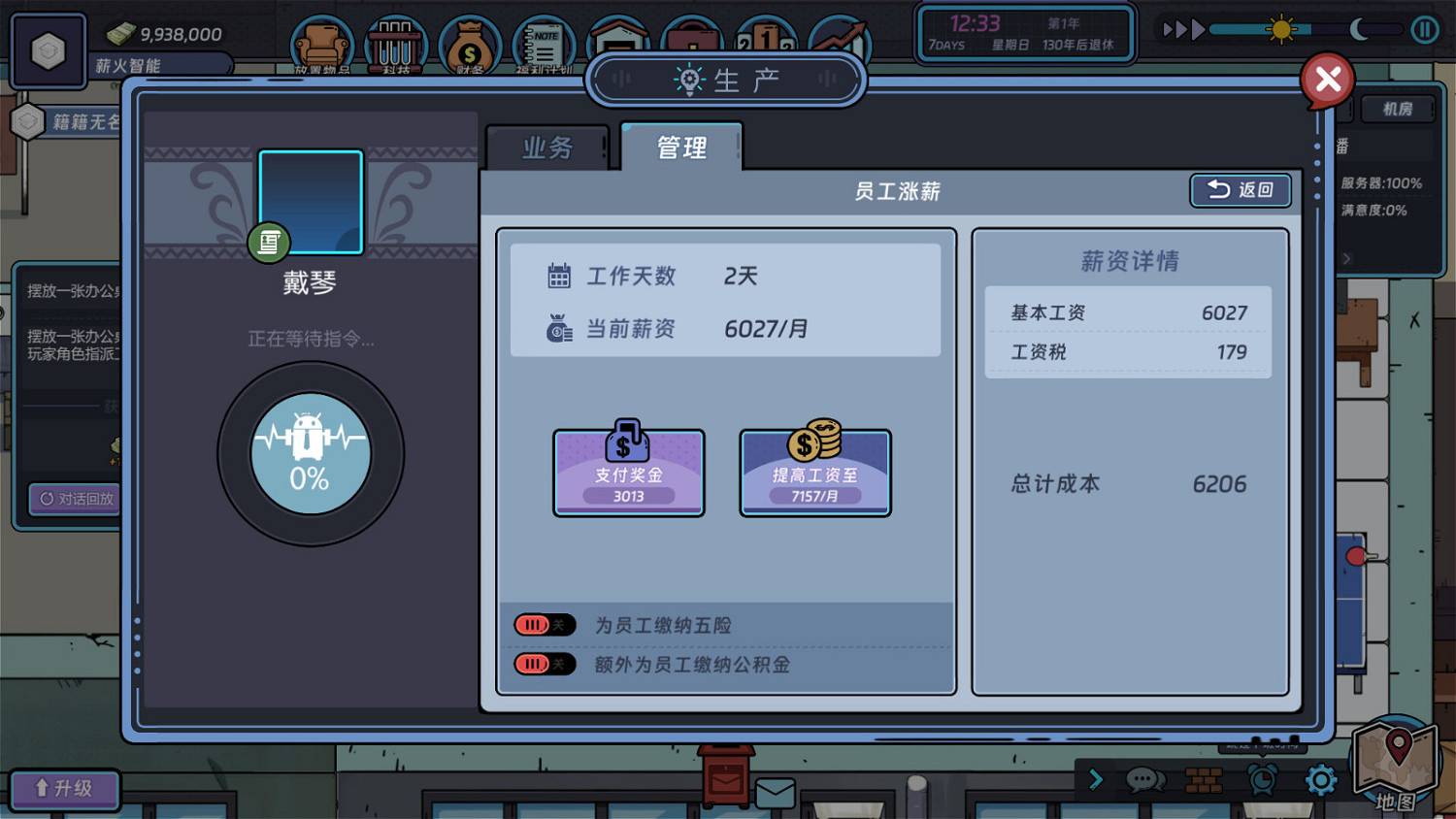The image size is (1456, 819).
Task: Click the alarm clock icon in bottom toolbar
Action: point(1263,780)
